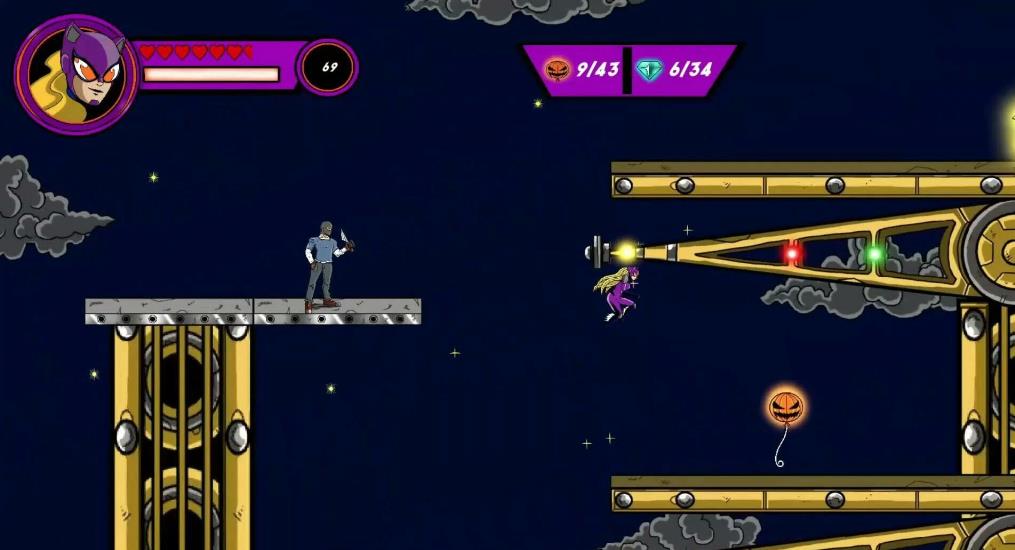Select the pumpkin collectible tracker icon
This screenshot has width=1015, height=550.
pyautogui.click(x=556, y=70)
